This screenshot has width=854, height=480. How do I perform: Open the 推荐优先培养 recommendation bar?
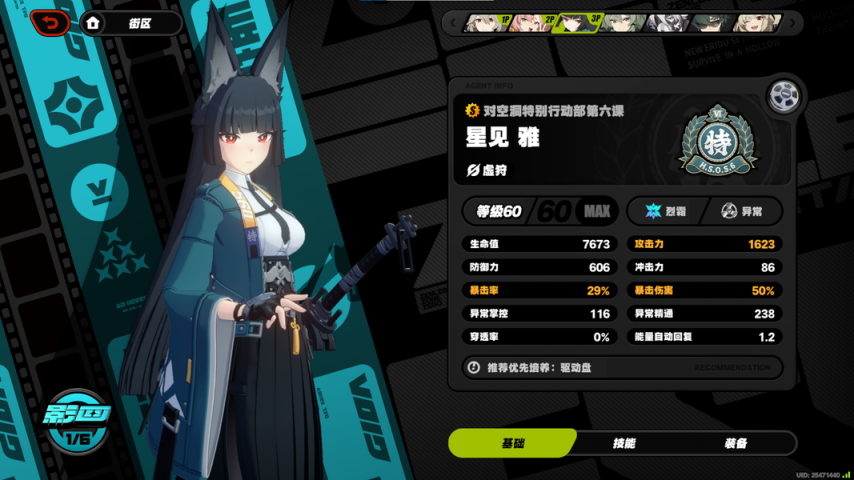click(622, 367)
